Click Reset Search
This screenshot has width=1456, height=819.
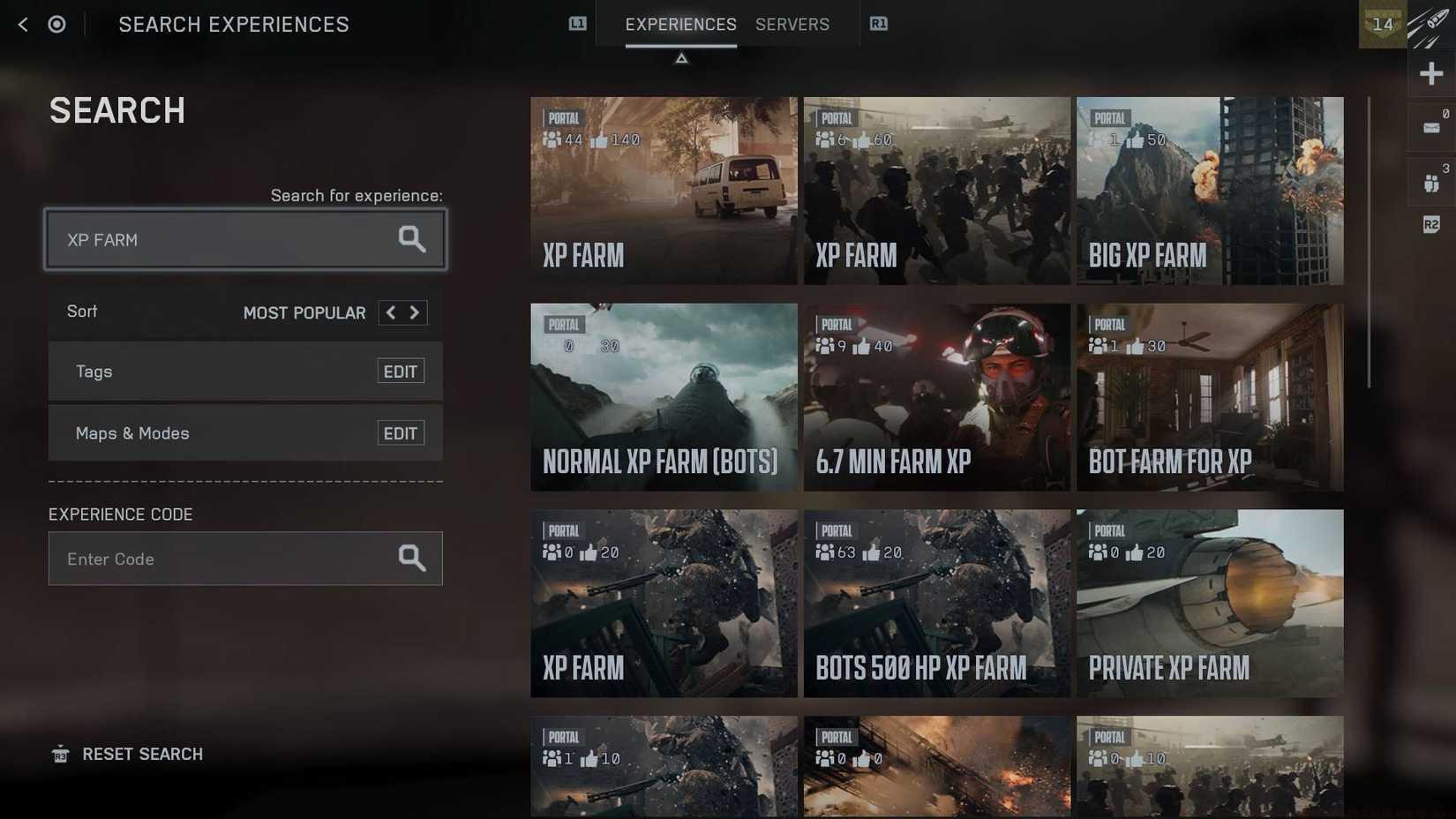pos(143,755)
